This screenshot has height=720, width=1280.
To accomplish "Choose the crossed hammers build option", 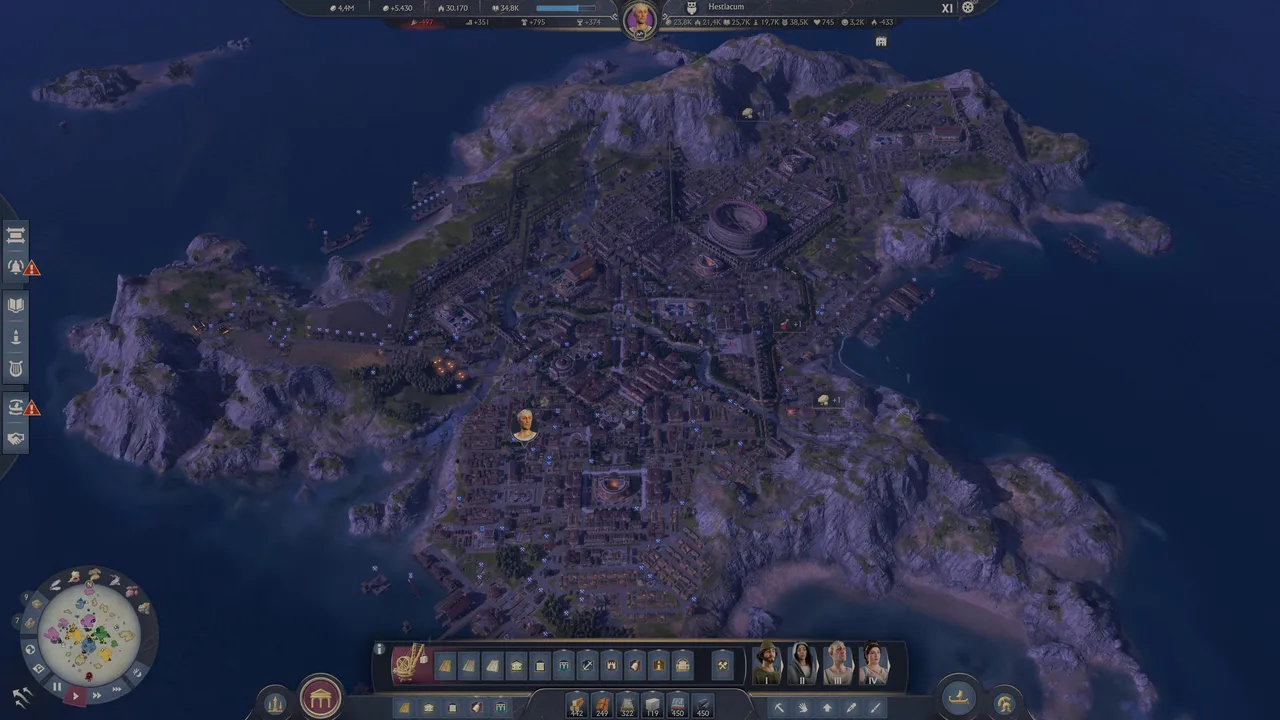I will [x=723, y=665].
